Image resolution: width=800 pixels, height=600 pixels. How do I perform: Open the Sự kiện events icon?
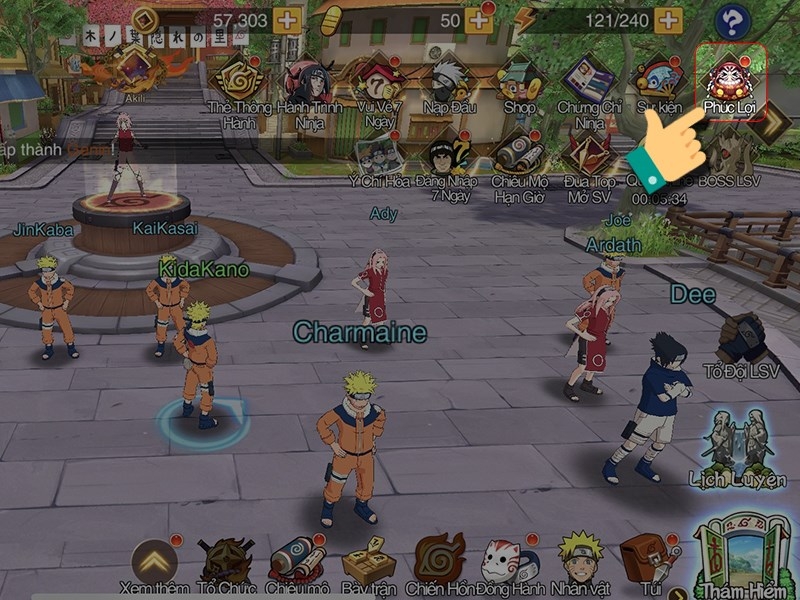pyautogui.click(x=660, y=80)
